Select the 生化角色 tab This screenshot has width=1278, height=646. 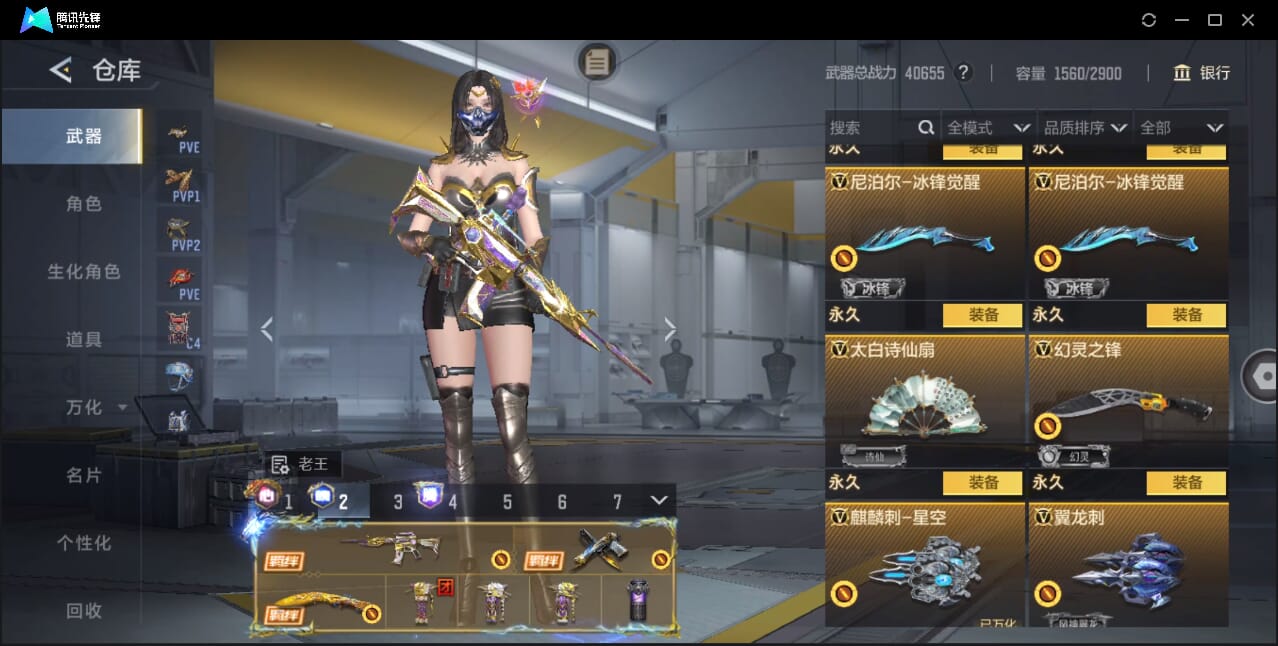[83, 272]
